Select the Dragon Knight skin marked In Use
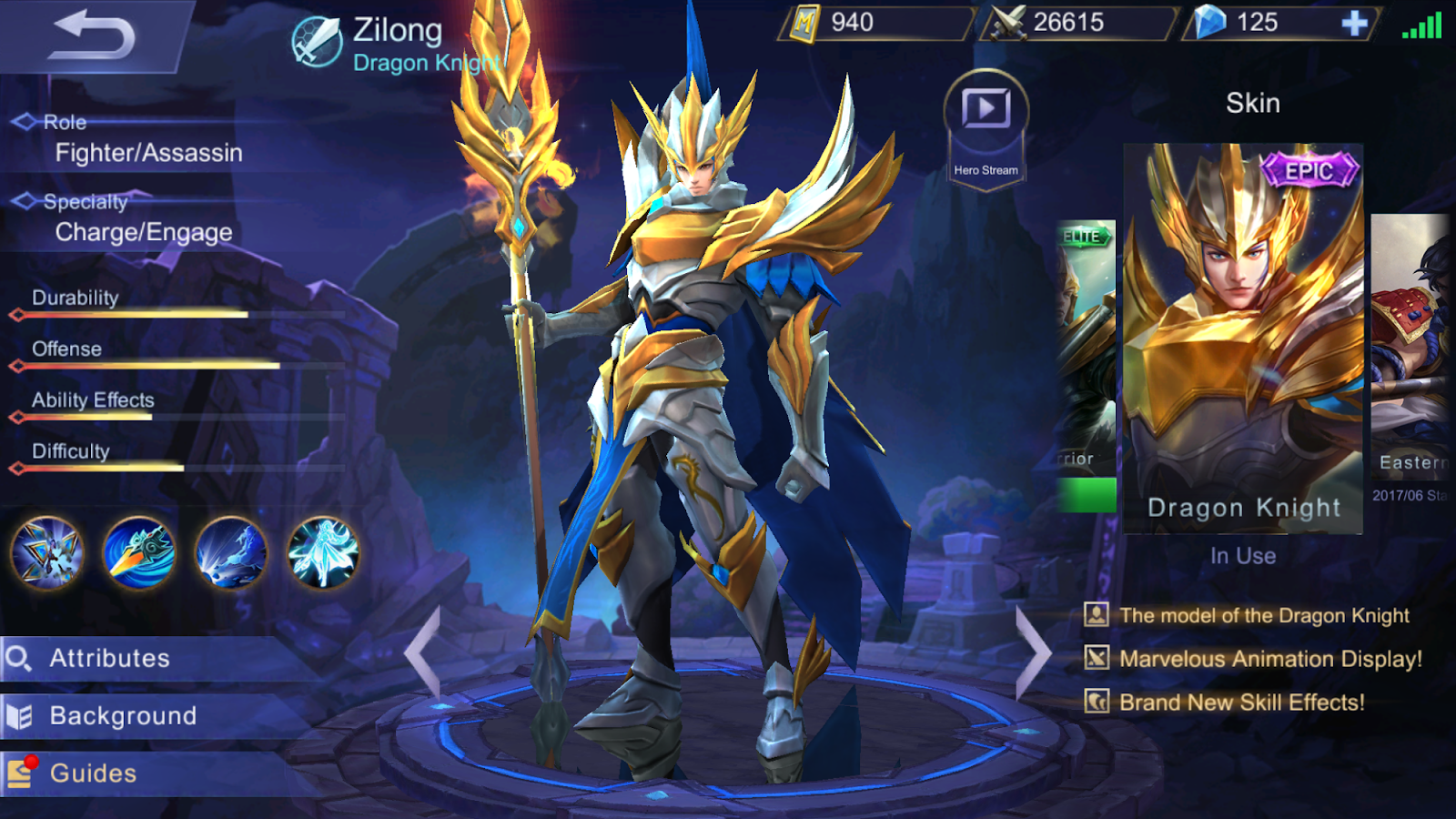1456x819 pixels. tap(1245, 337)
